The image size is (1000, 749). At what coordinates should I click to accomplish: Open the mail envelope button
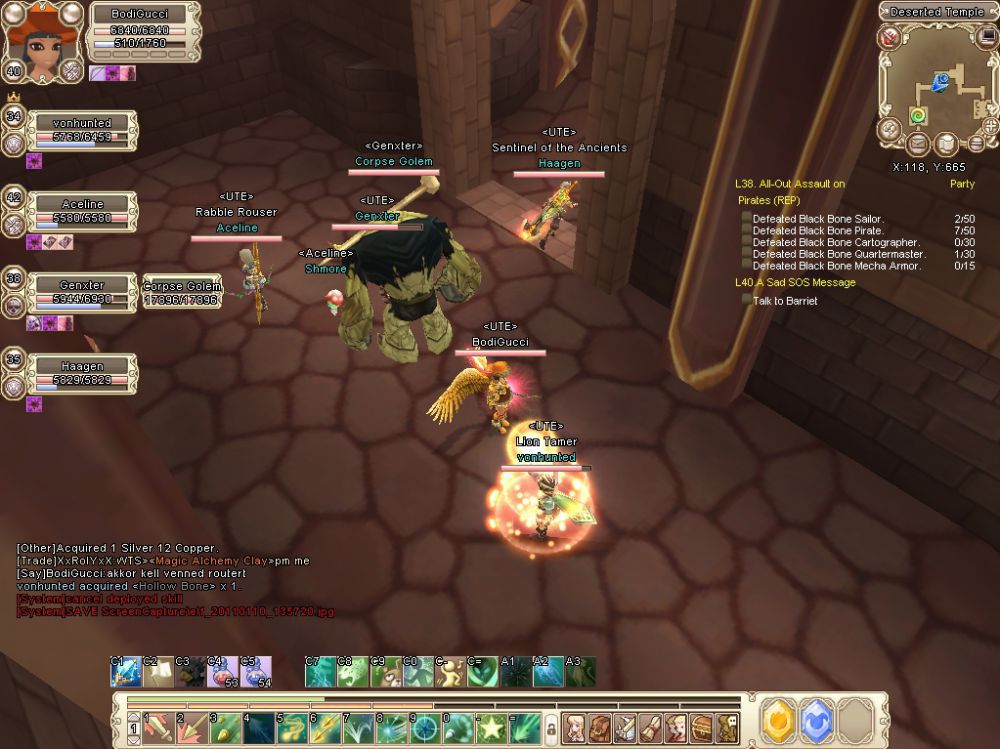pos(917,145)
